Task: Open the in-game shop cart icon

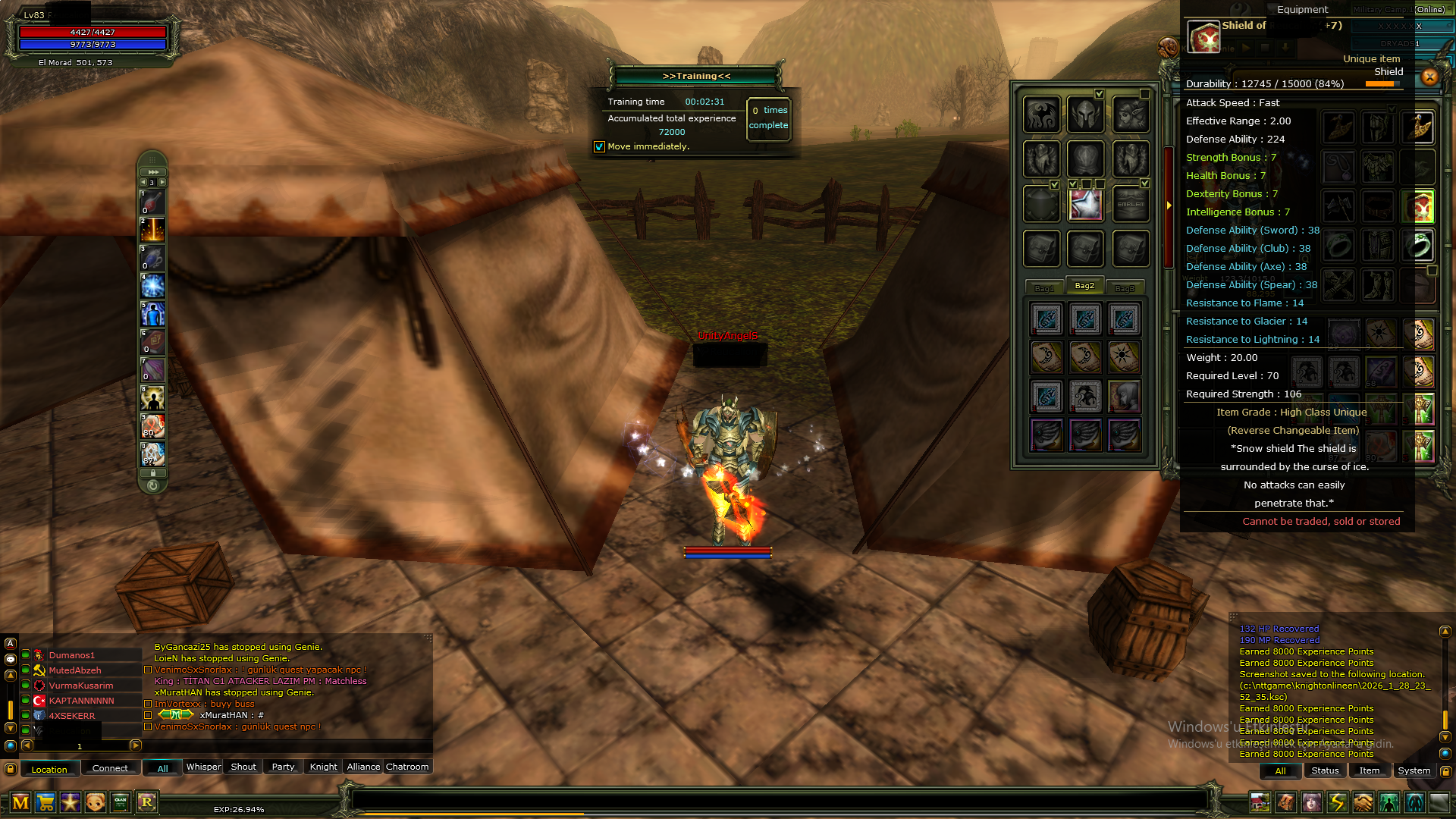Action: (45, 803)
